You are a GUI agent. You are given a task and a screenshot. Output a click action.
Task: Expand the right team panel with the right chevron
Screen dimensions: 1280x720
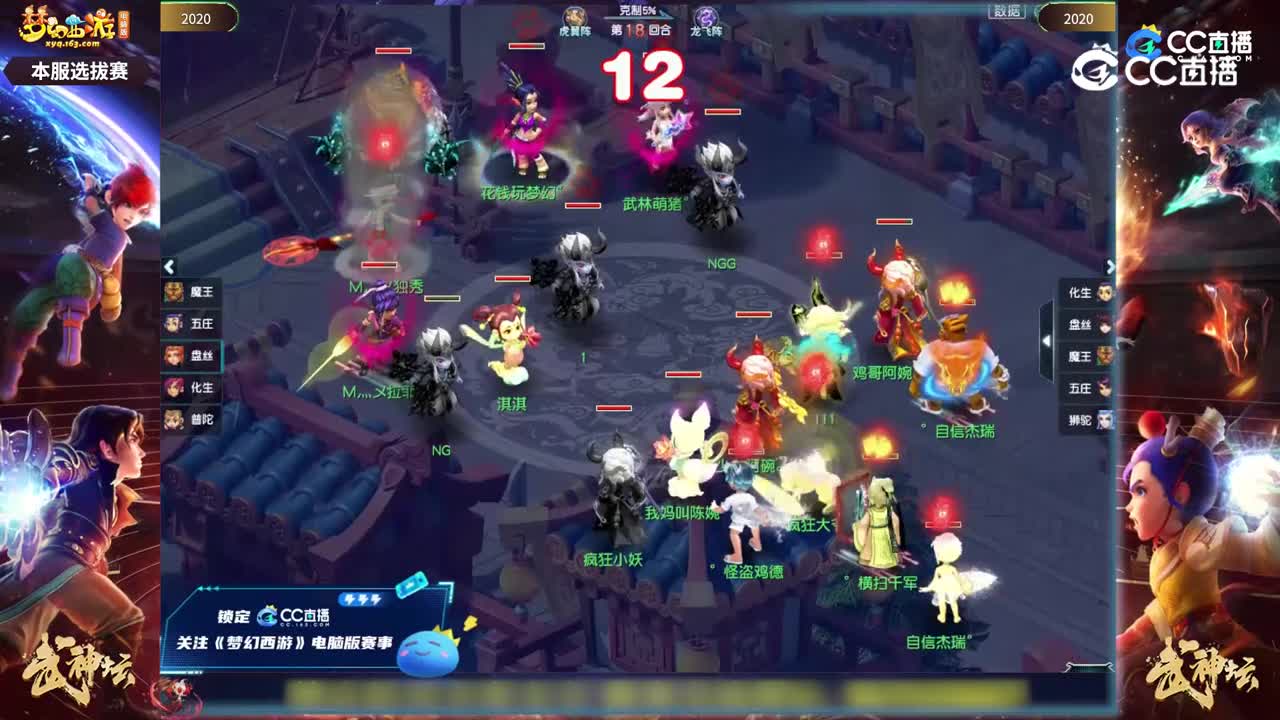(1110, 267)
